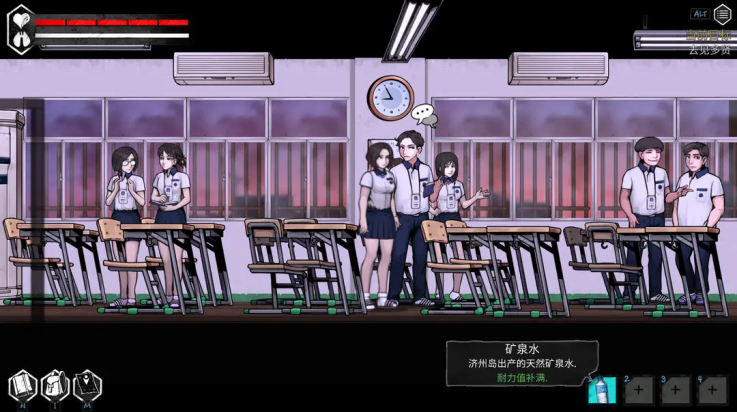Open the notebook journal icon

point(22,385)
